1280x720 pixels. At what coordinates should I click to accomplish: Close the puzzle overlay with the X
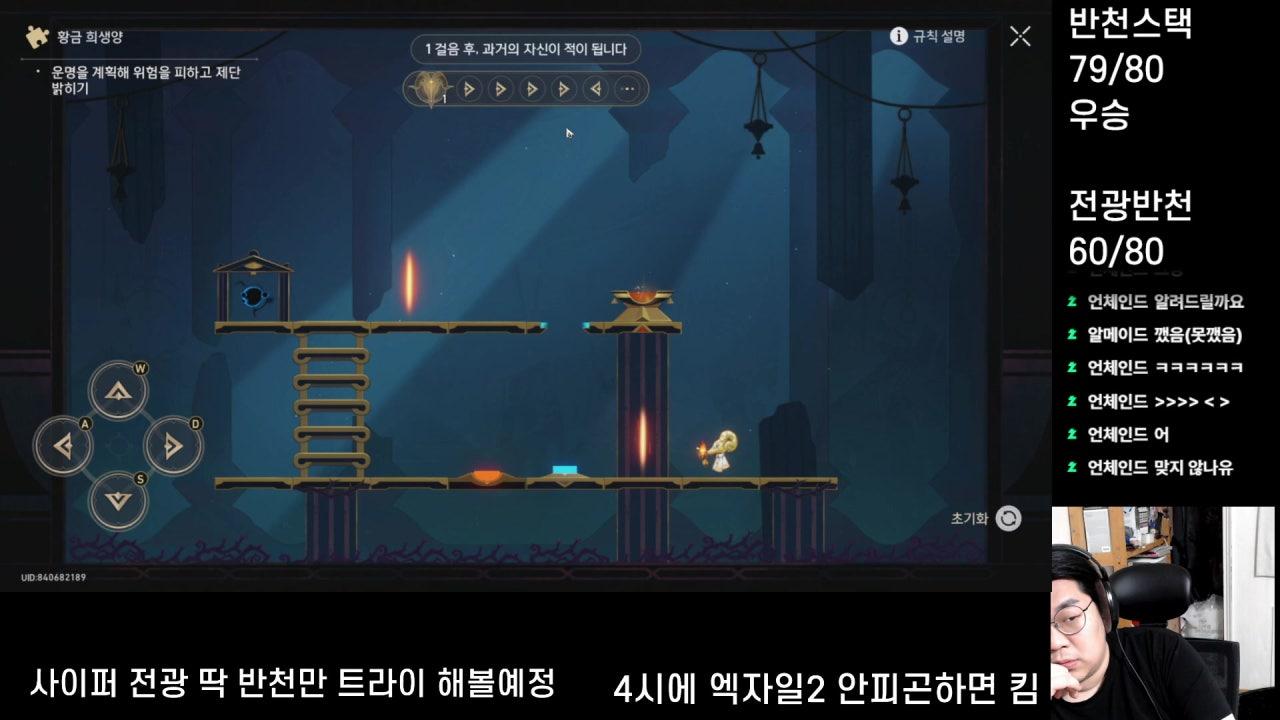point(1021,36)
